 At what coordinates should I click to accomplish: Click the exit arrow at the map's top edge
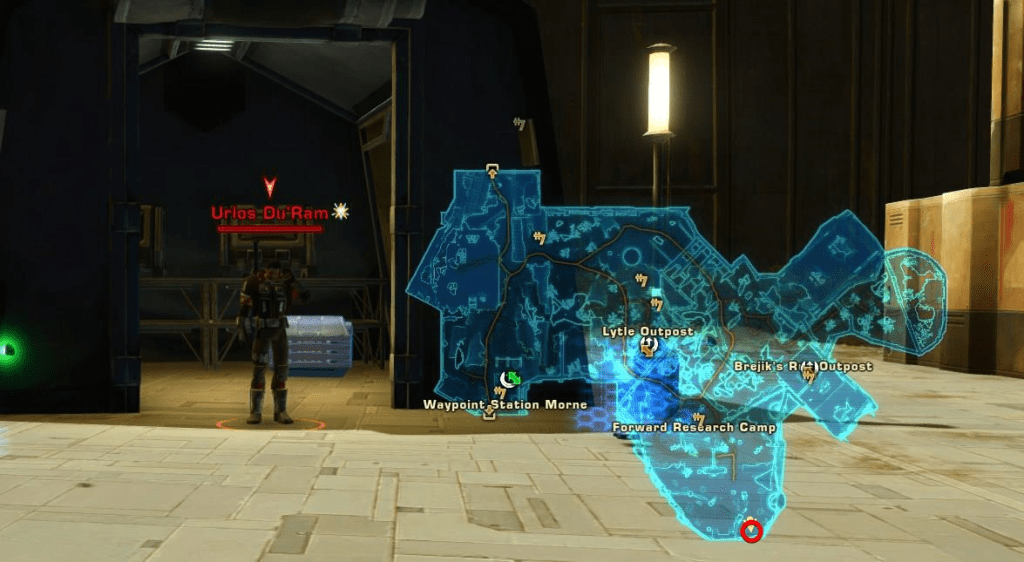tap(492, 171)
